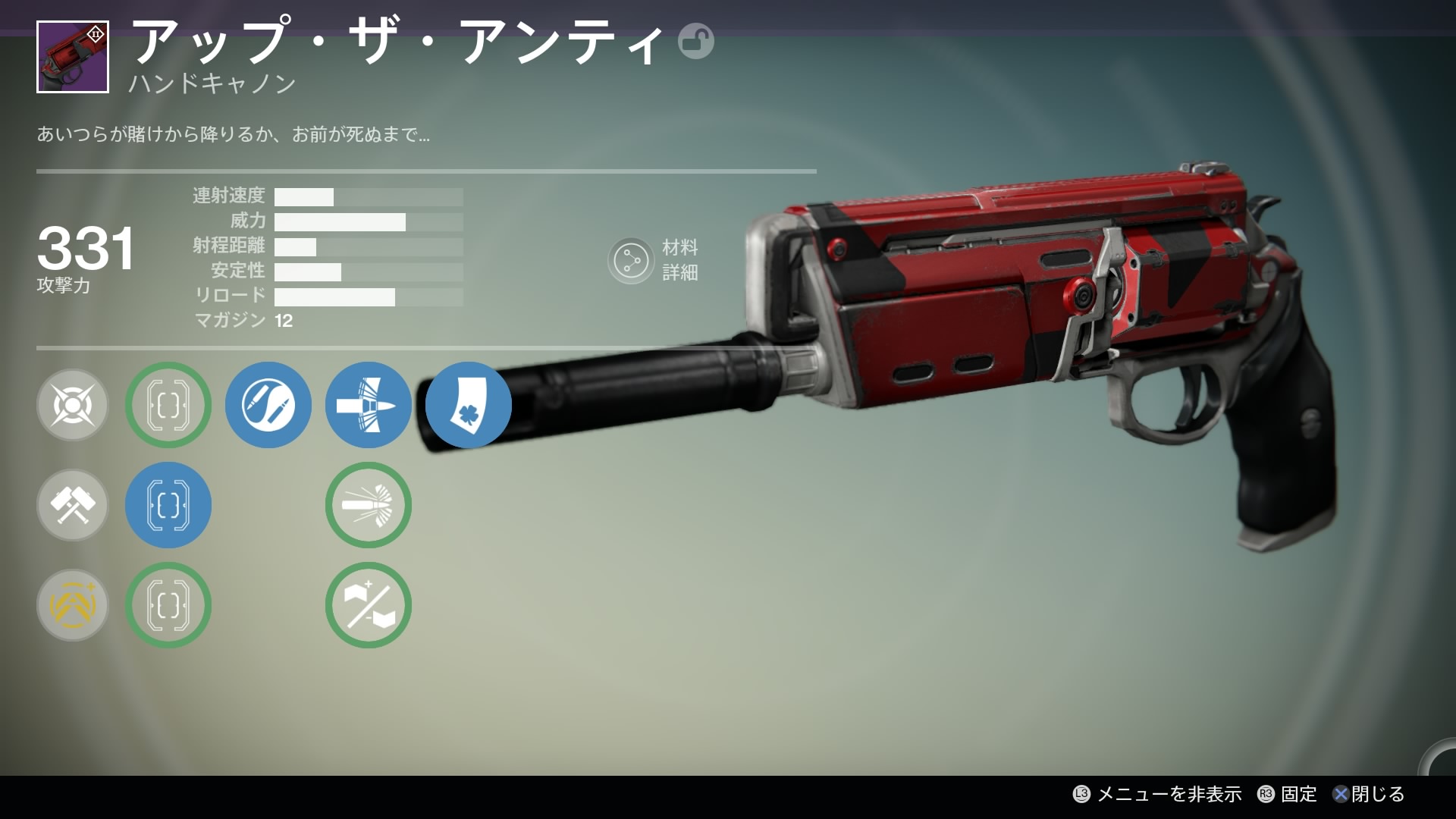Select the Up the Ante weapon thumbnail

pyautogui.click(x=73, y=57)
